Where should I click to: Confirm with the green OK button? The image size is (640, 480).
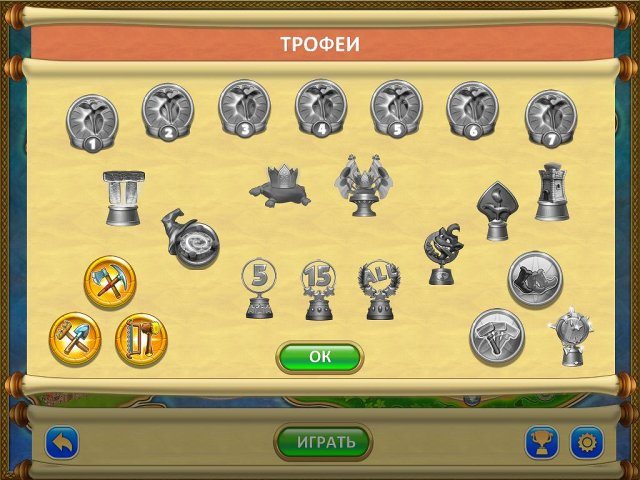pos(319,356)
